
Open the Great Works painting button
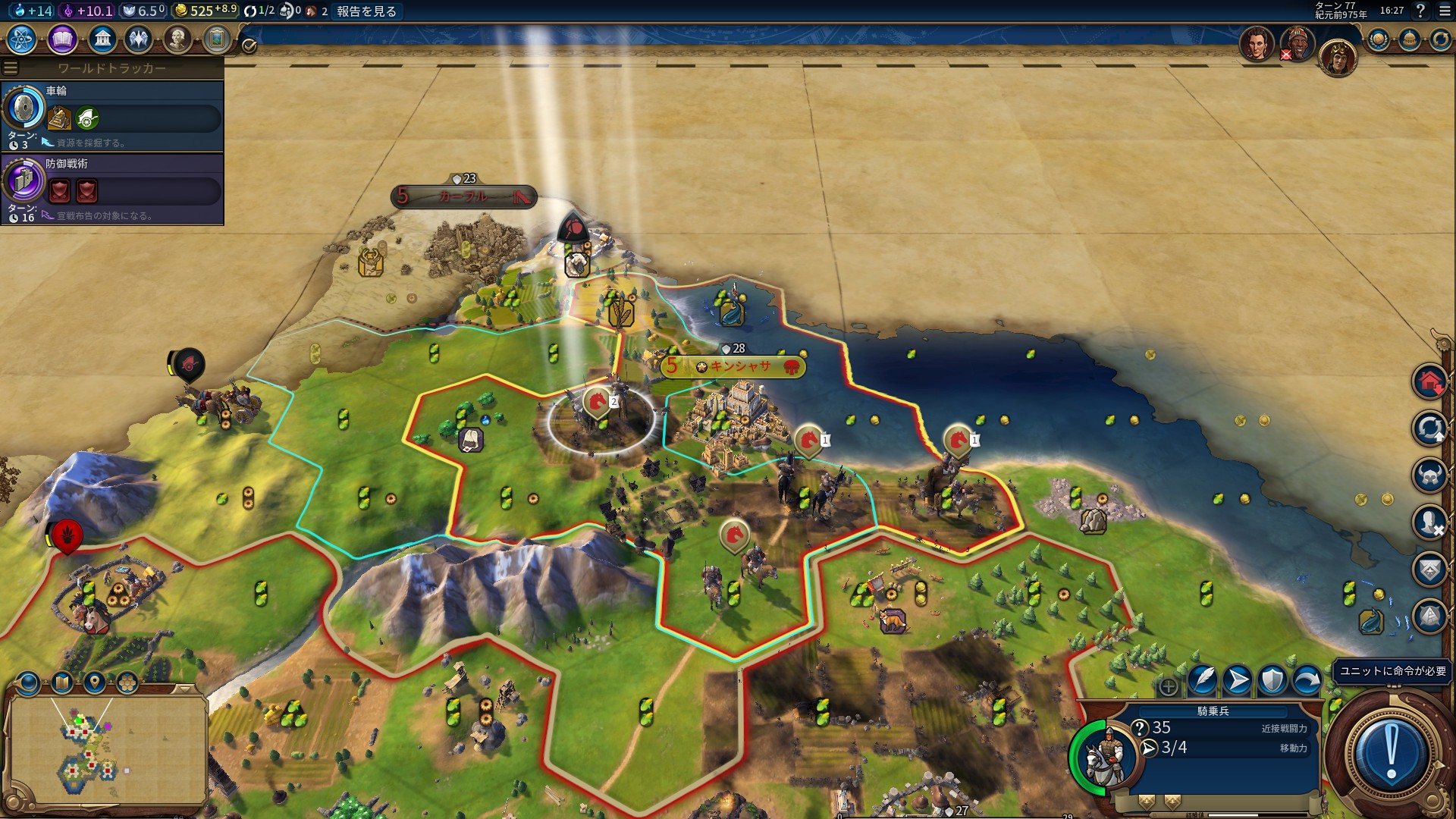click(217, 39)
